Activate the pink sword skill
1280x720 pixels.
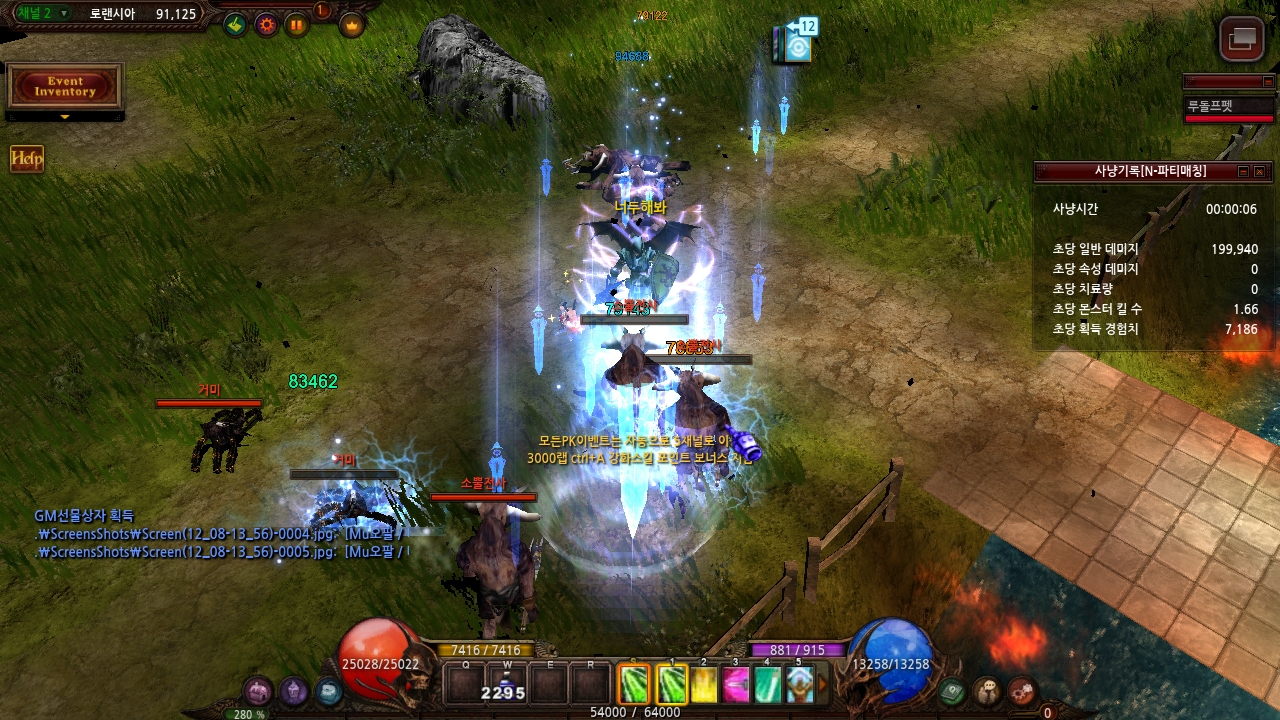736,685
